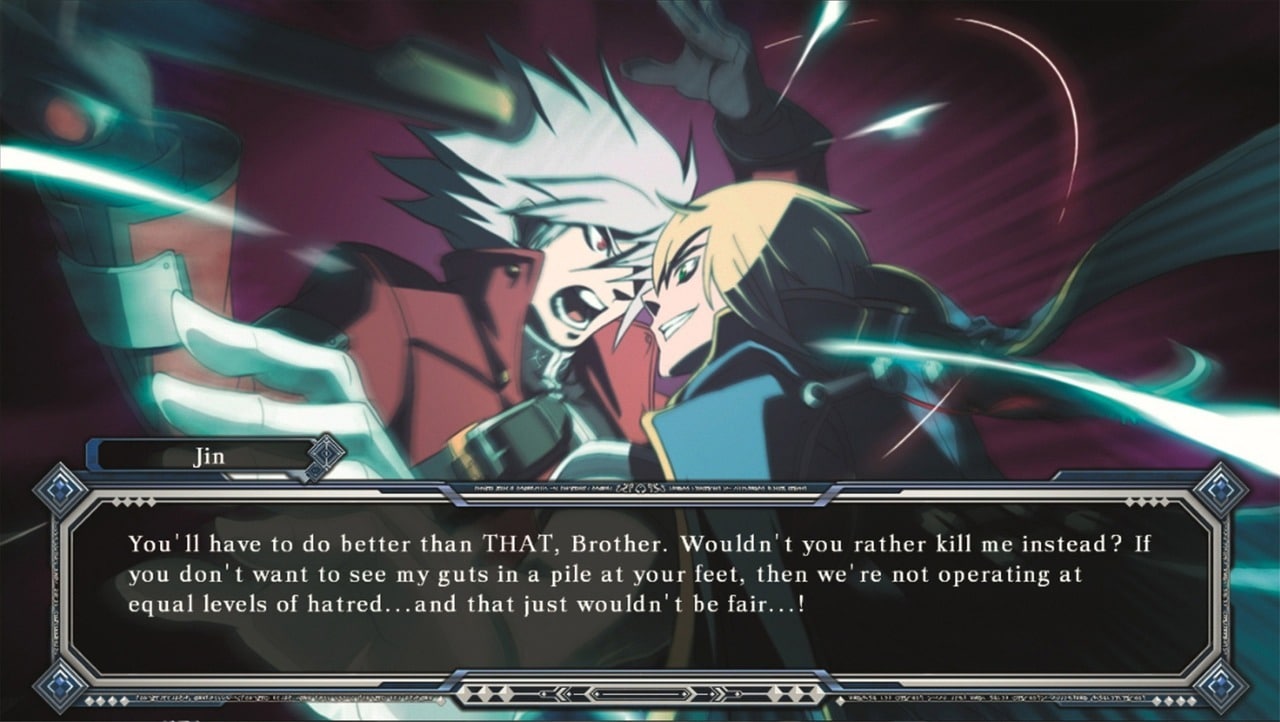The image size is (1280, 722).
Task: Click the blue gem emblem in top-left frame corner
Action: coord(59,489)
